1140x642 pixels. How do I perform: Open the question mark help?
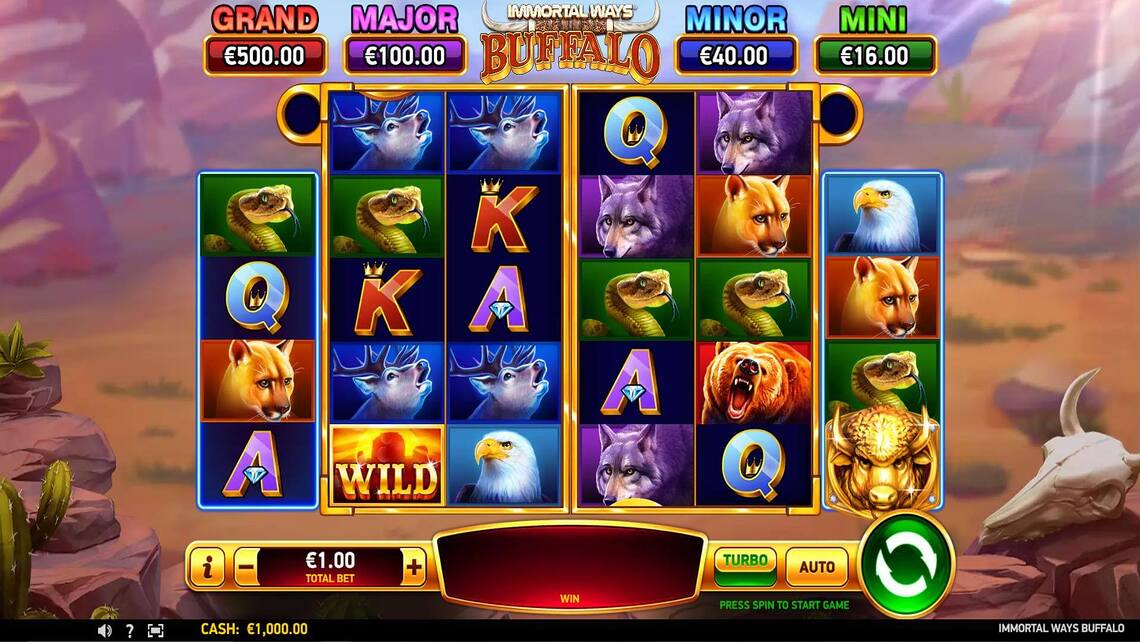click(x=130, y=631)
